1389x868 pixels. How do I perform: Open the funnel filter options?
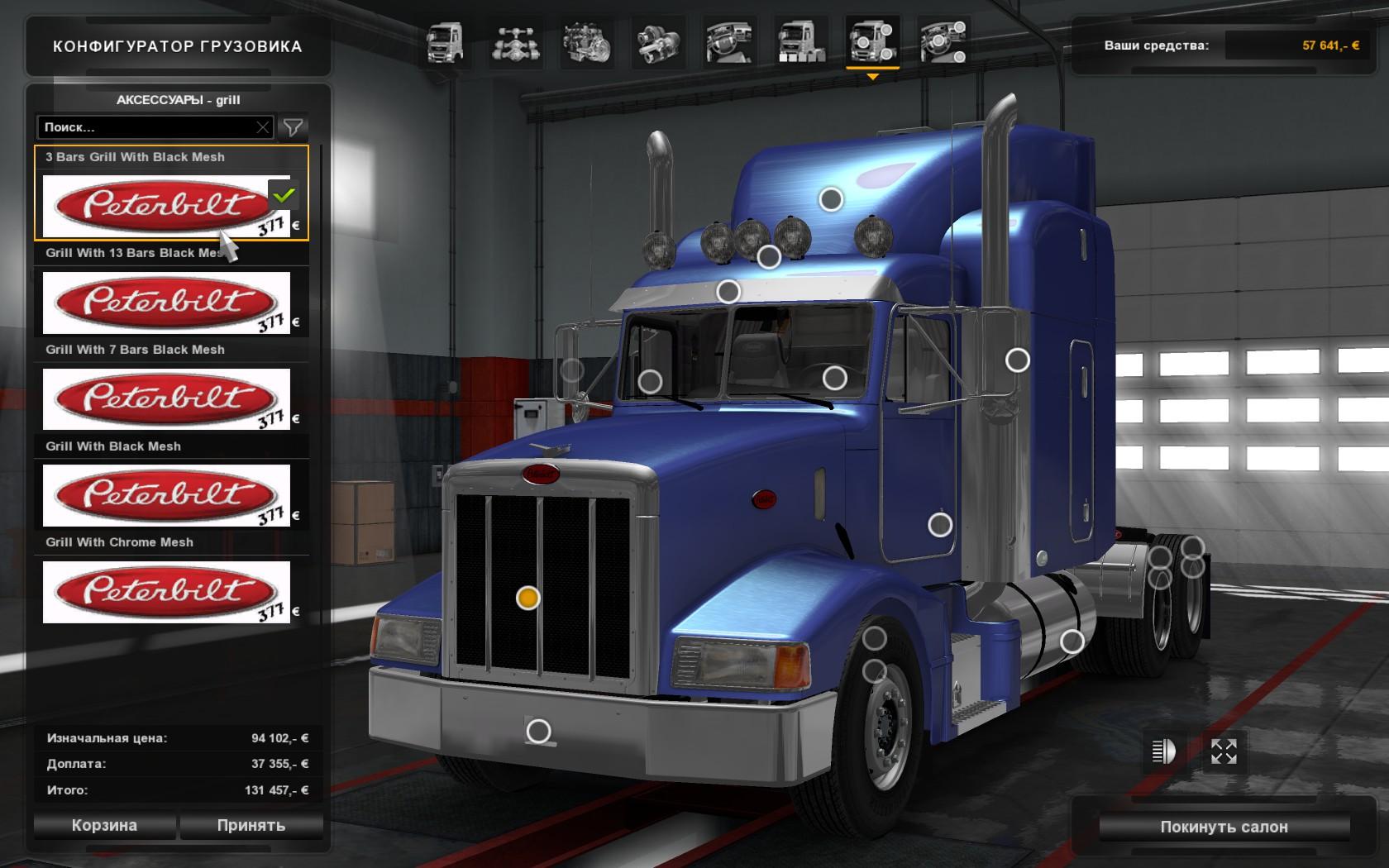293,127
